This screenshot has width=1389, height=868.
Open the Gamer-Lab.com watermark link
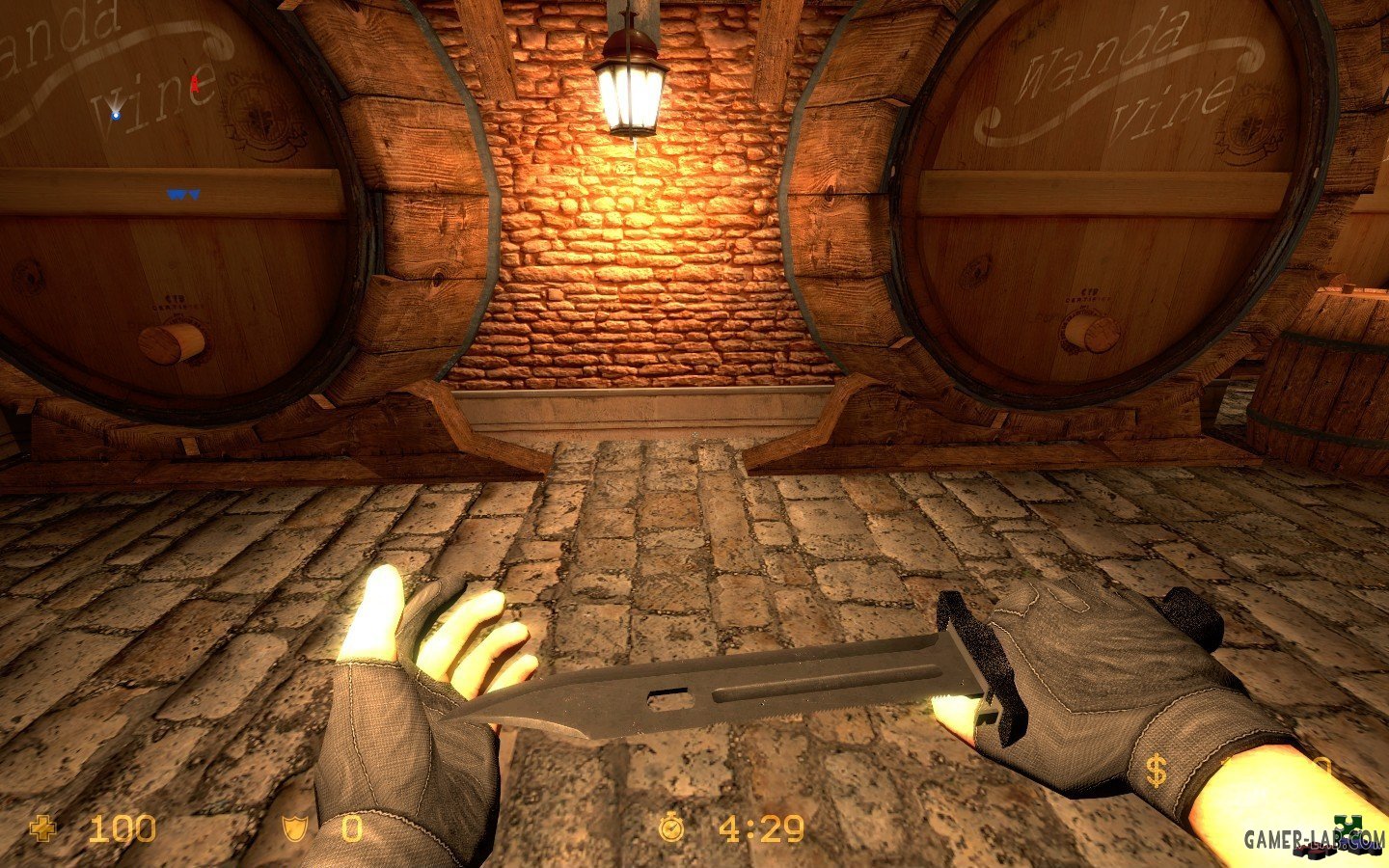point(1313,840)
